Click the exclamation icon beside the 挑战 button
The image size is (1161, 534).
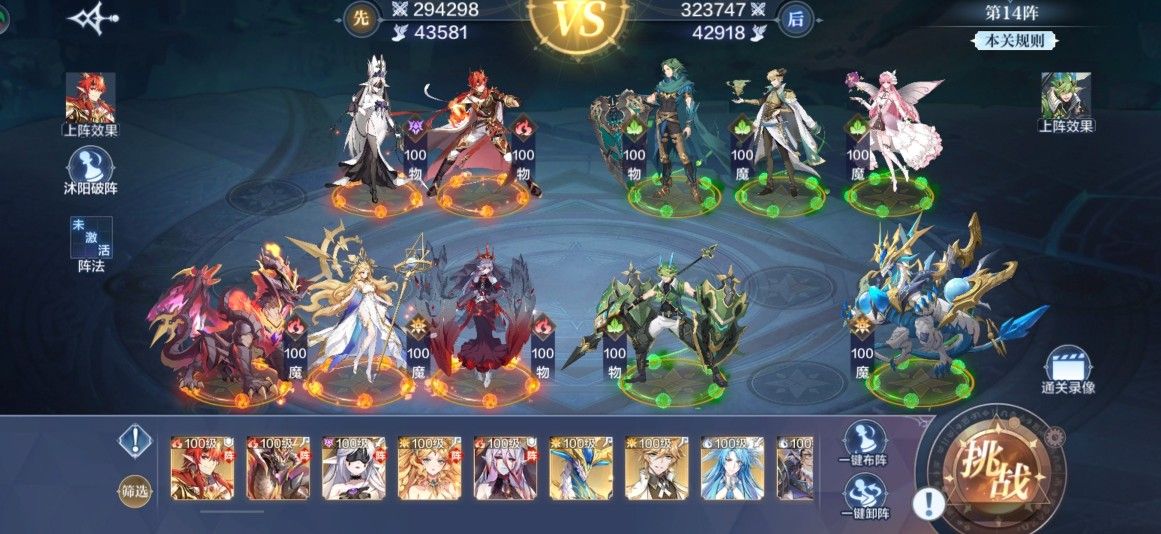click(x=930, y=502)
